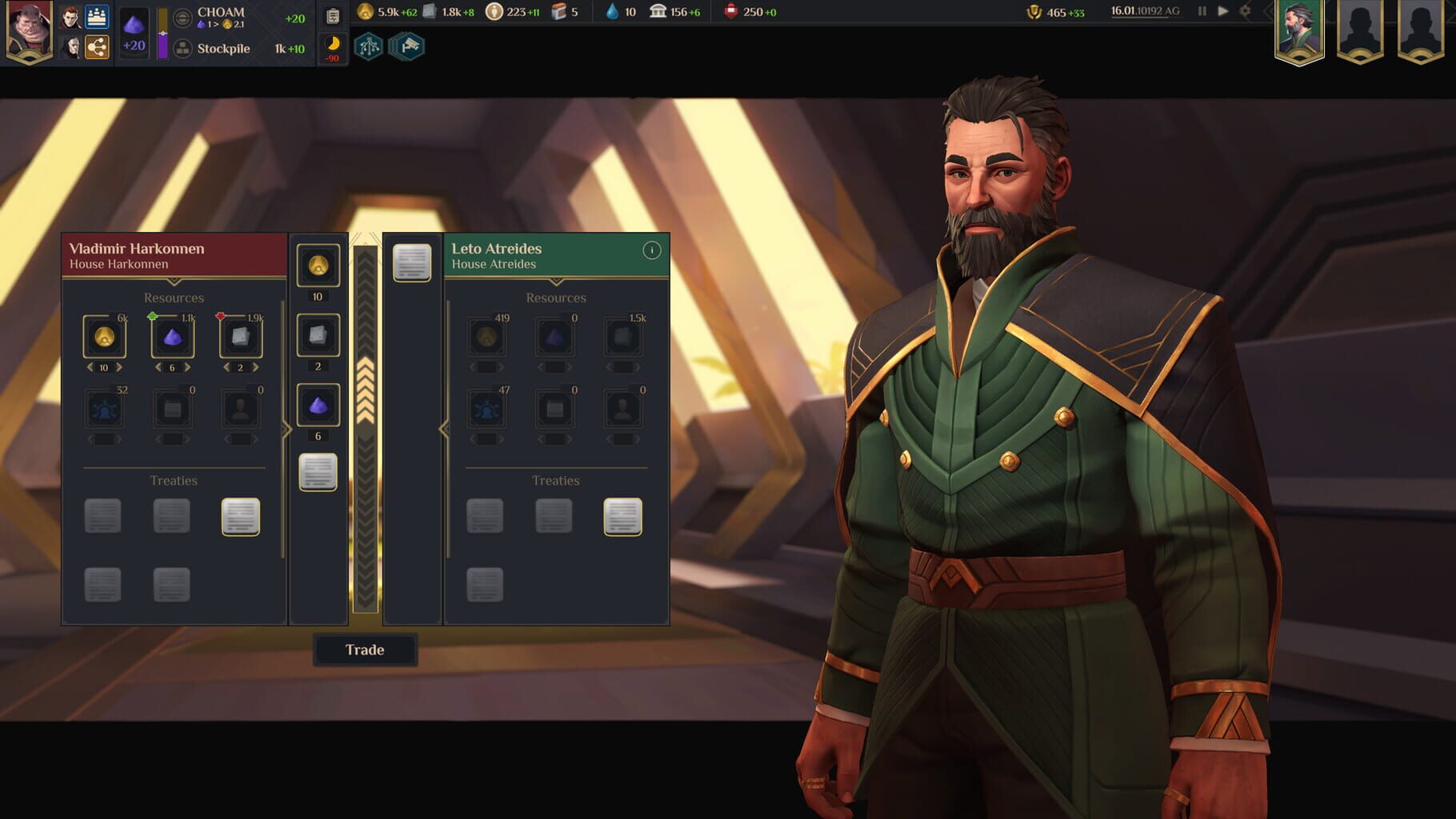
Task: Pause the game with the pause control
Action: pyautogui.click(x=1203, y=12)
